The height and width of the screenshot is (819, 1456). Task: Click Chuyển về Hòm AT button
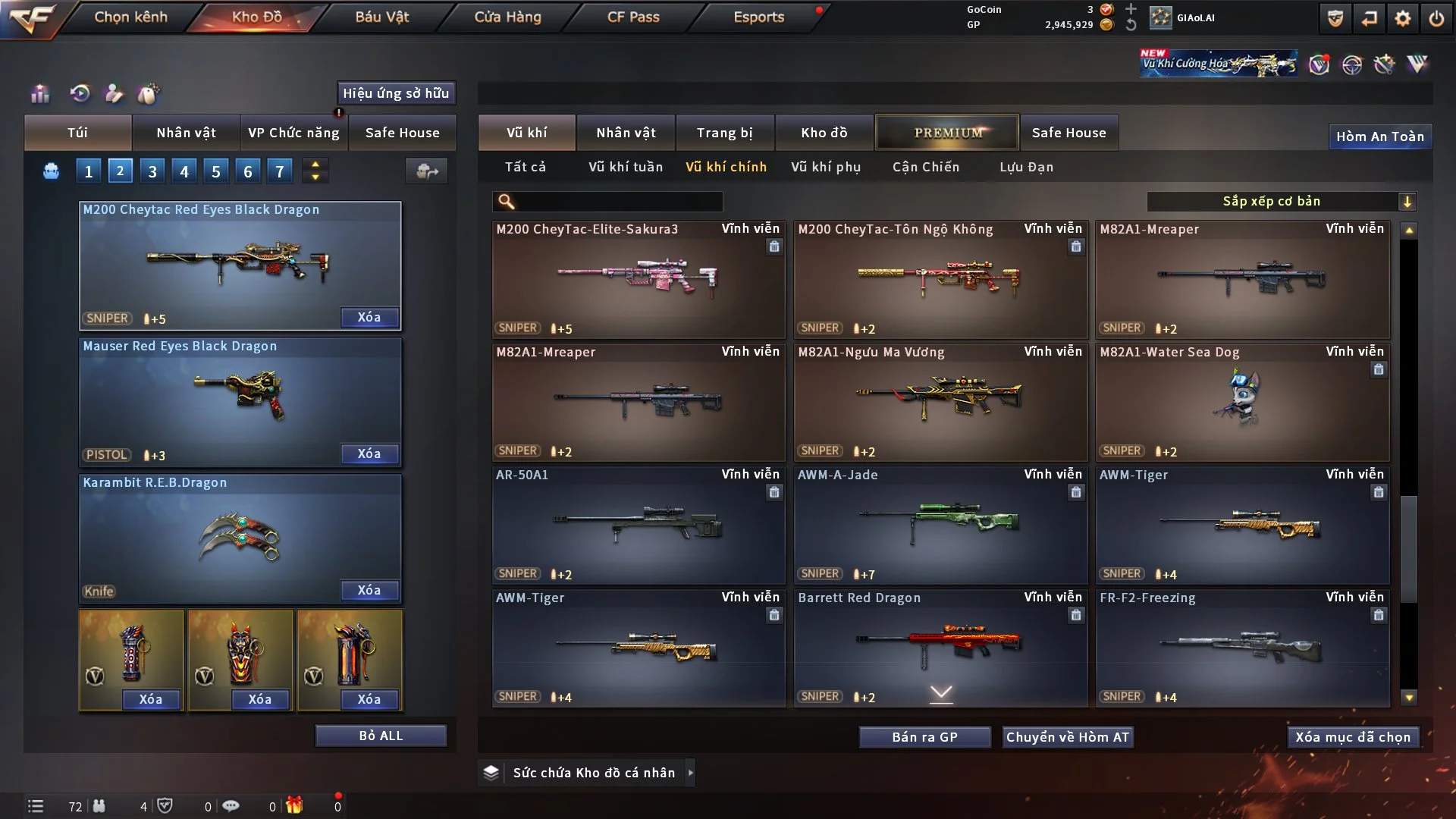(x=1068, y=737)
